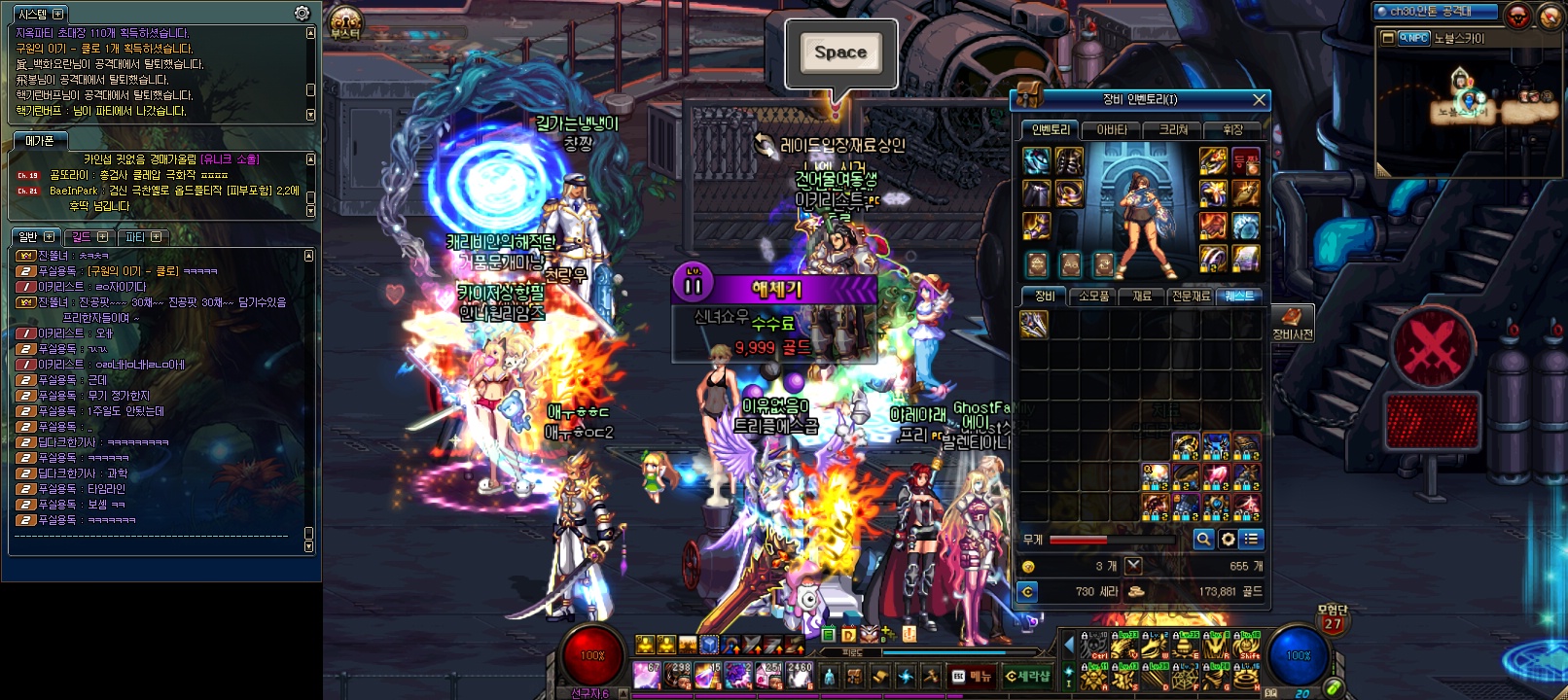Open inventory gear settings button

(1228, 539)
